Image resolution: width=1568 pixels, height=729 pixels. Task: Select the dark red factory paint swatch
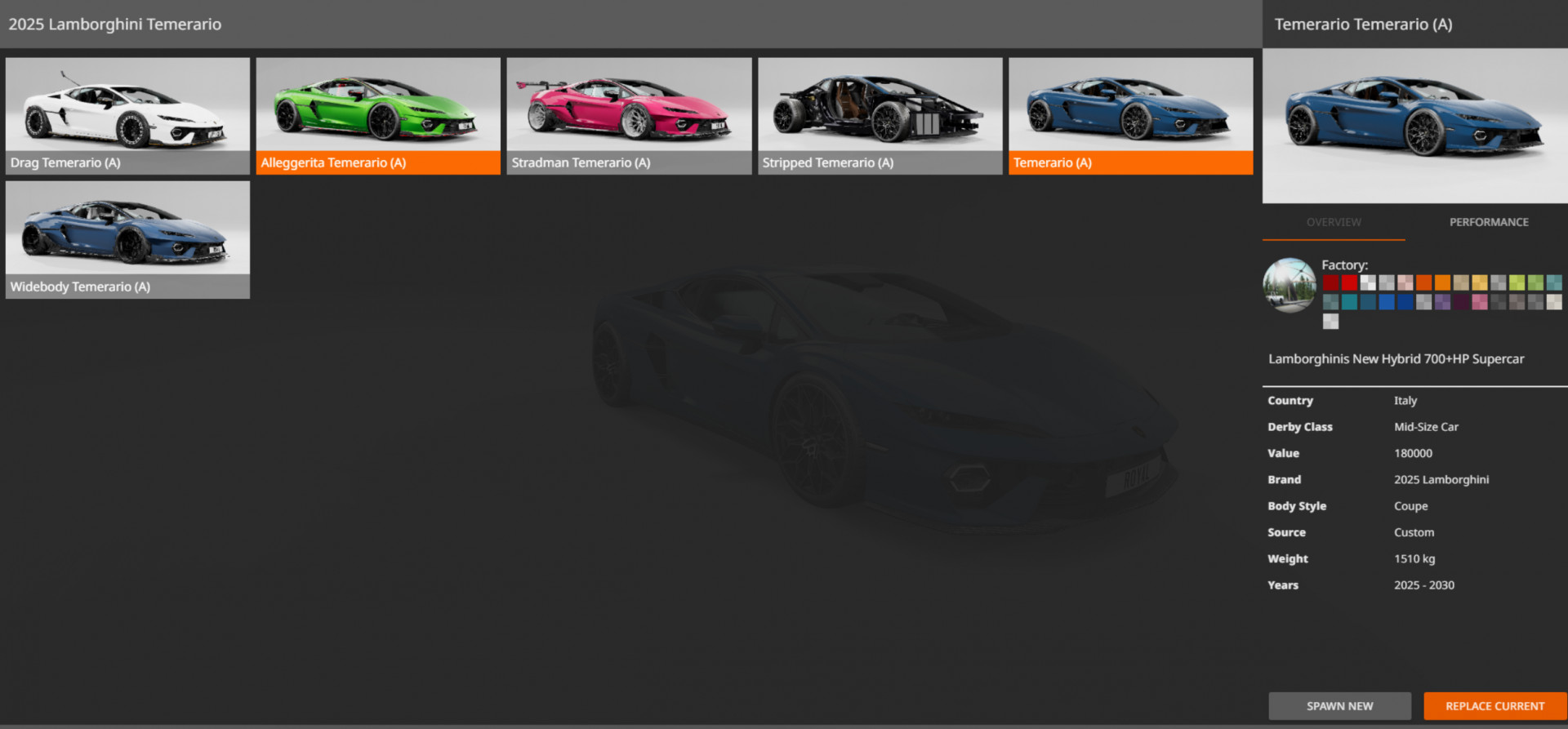(x=1331, y=282)
